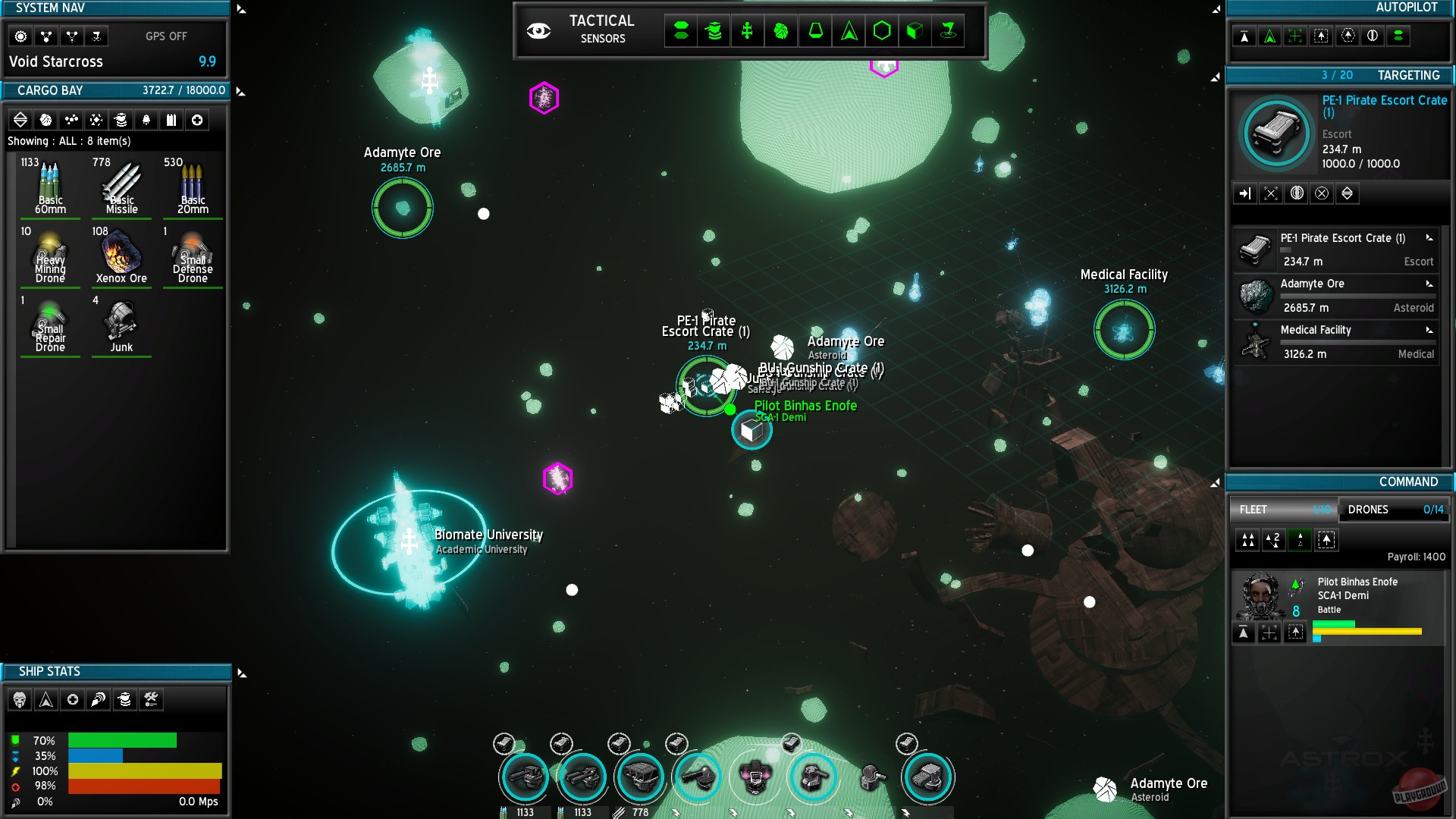1456x819 pixels.
Task: Toggle the ore filter in the Cargo Bay toolbar
Action: pos(45,120)
